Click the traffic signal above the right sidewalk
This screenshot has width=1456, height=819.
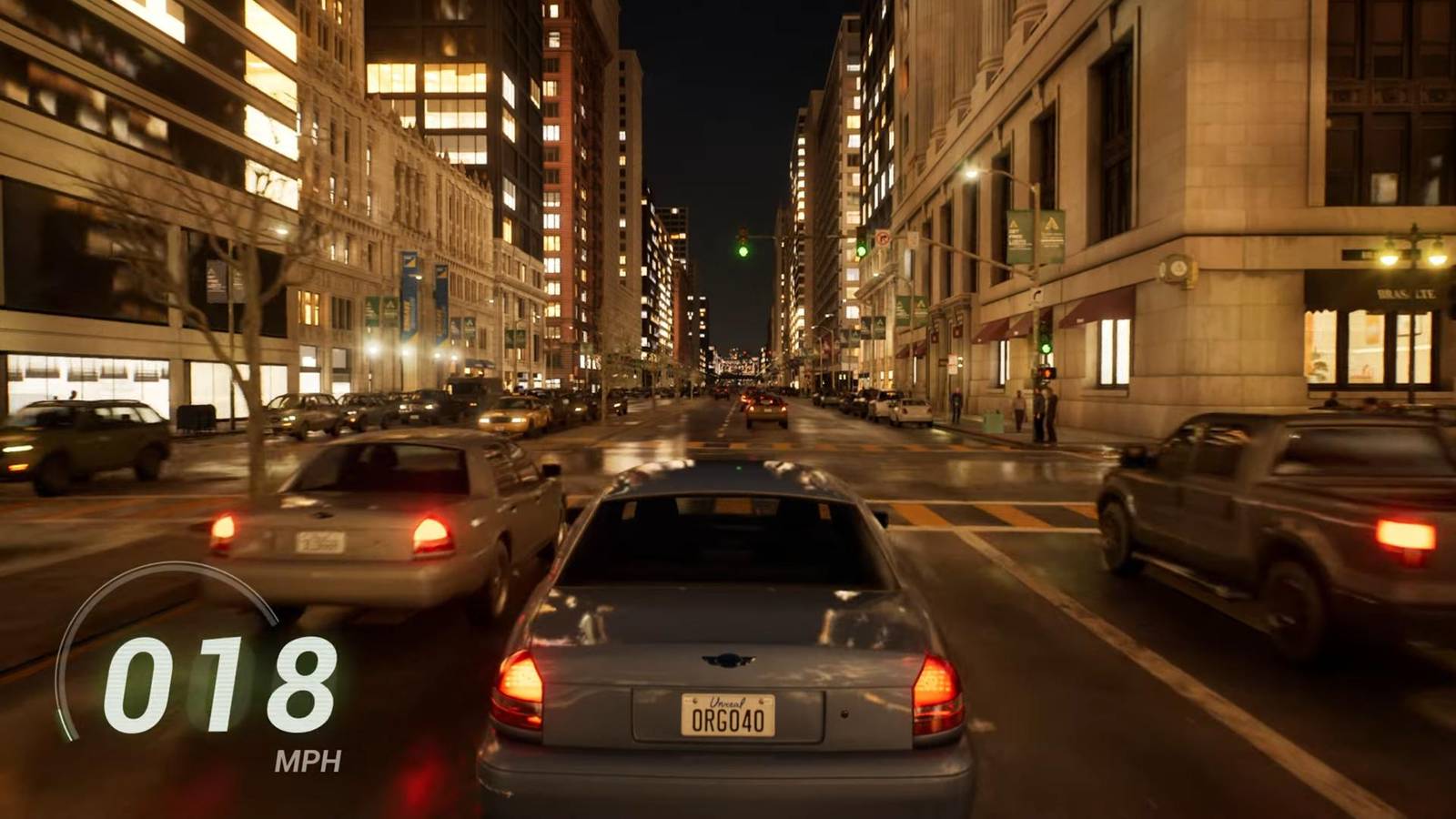pyautogui.click(x=861, y=250)
